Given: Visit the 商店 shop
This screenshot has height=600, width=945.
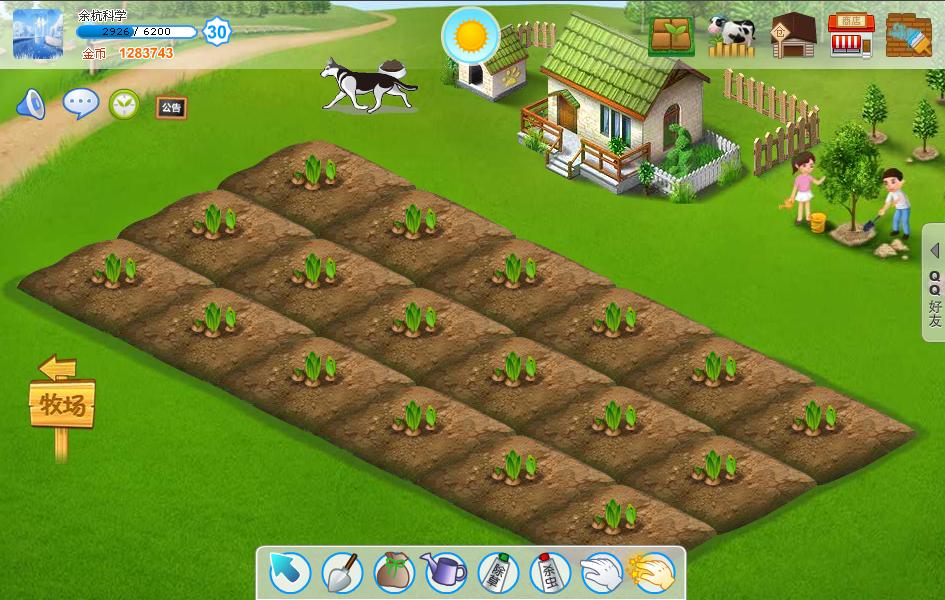Looking at the screenshot, I should (851, 35).
